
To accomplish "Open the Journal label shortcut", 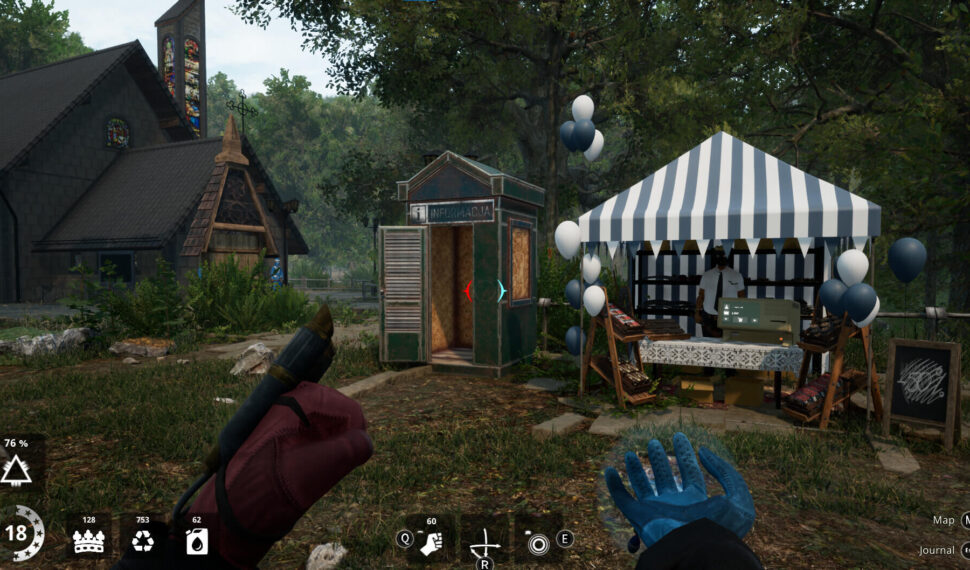I will (936, 550).
